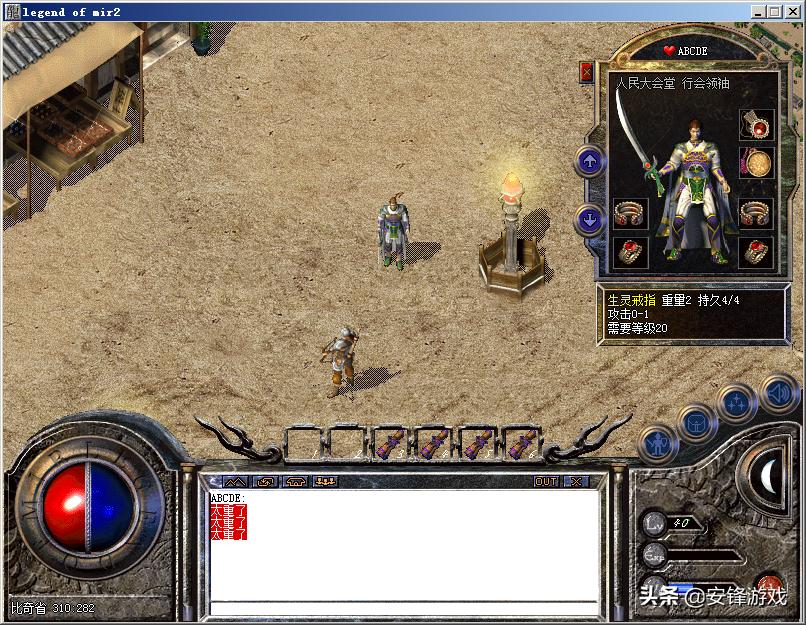Click the down arrow on character panel
Screen dimensions: 806x625
click(x=590, y=220)
